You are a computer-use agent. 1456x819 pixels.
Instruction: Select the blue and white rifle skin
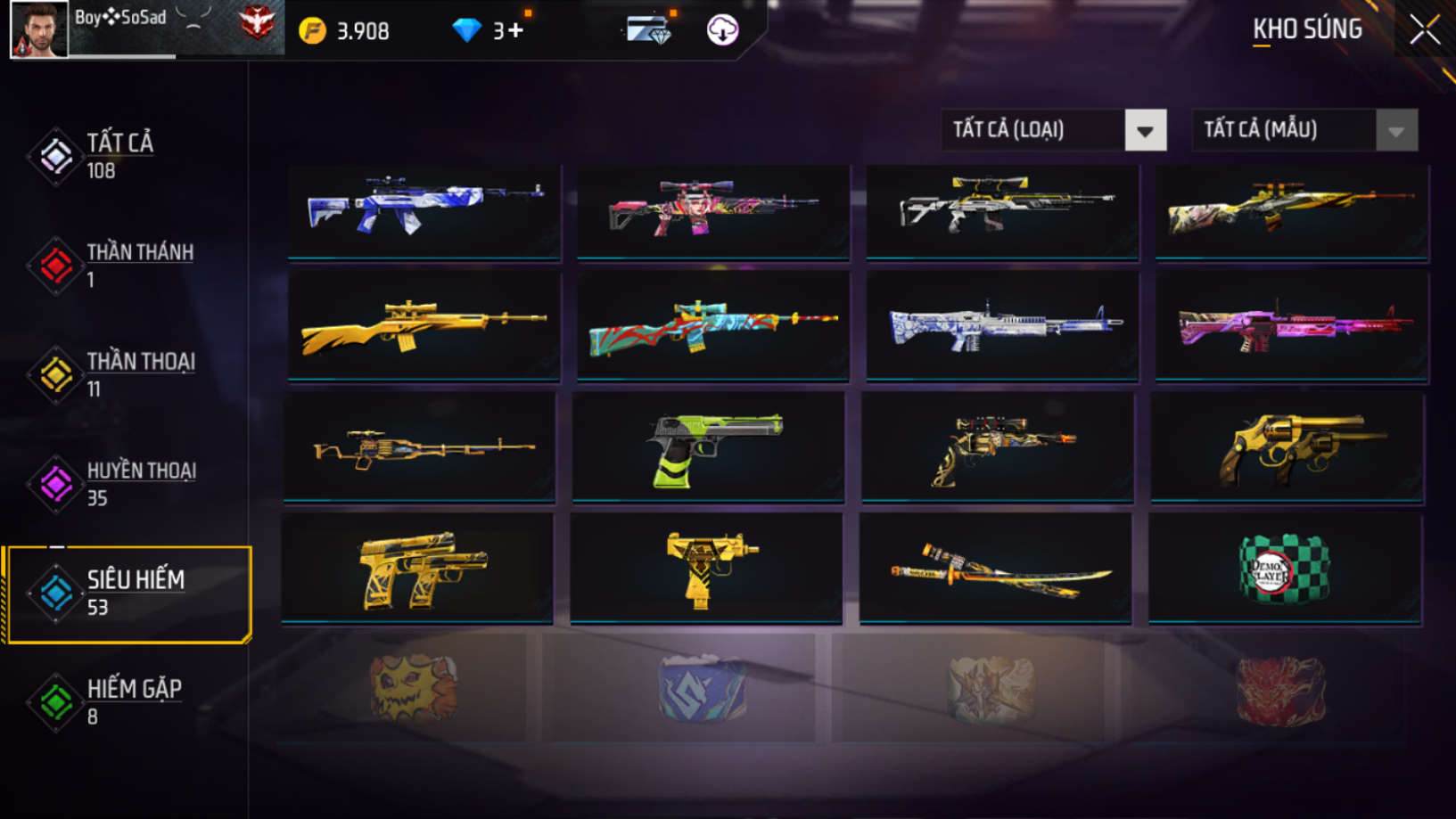pos(424,210)
